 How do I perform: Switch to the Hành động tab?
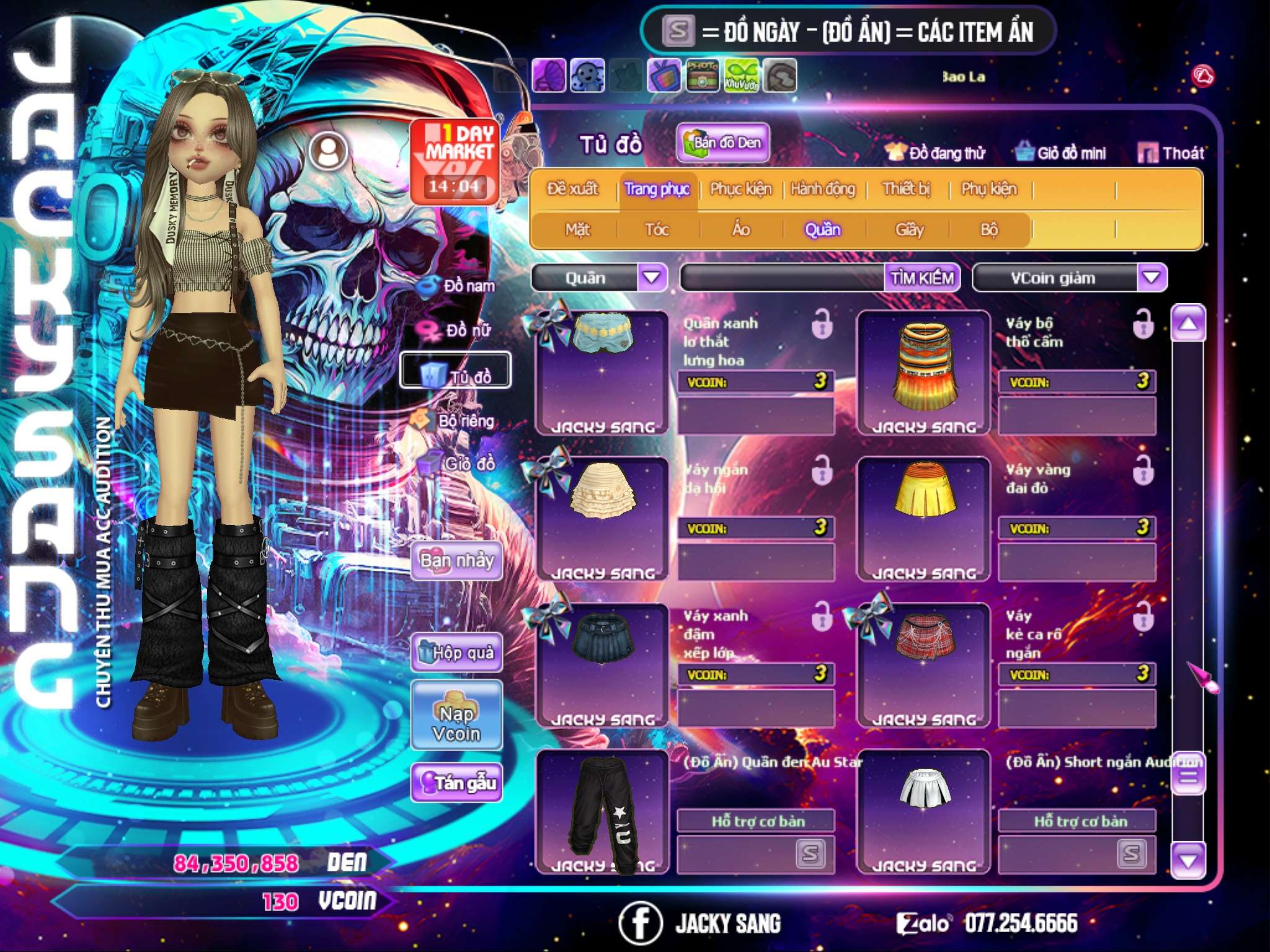pyautogui.click(x=822, y=189)
